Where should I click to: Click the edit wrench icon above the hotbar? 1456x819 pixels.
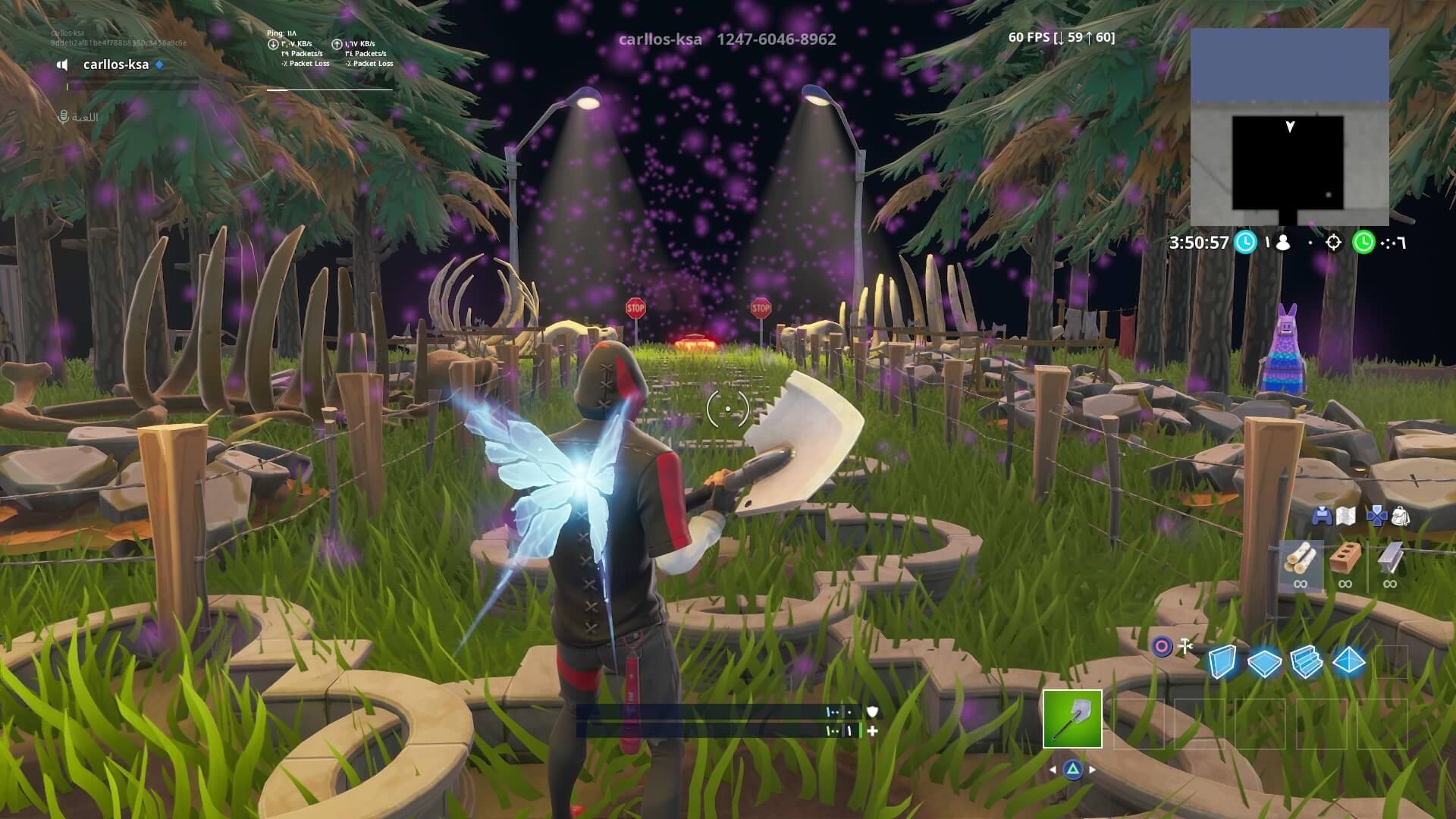tap(1186, 647)
